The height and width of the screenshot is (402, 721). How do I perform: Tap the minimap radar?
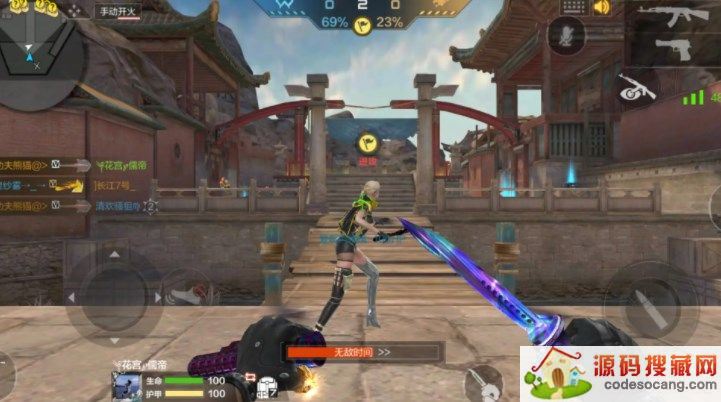click(38, 55)
